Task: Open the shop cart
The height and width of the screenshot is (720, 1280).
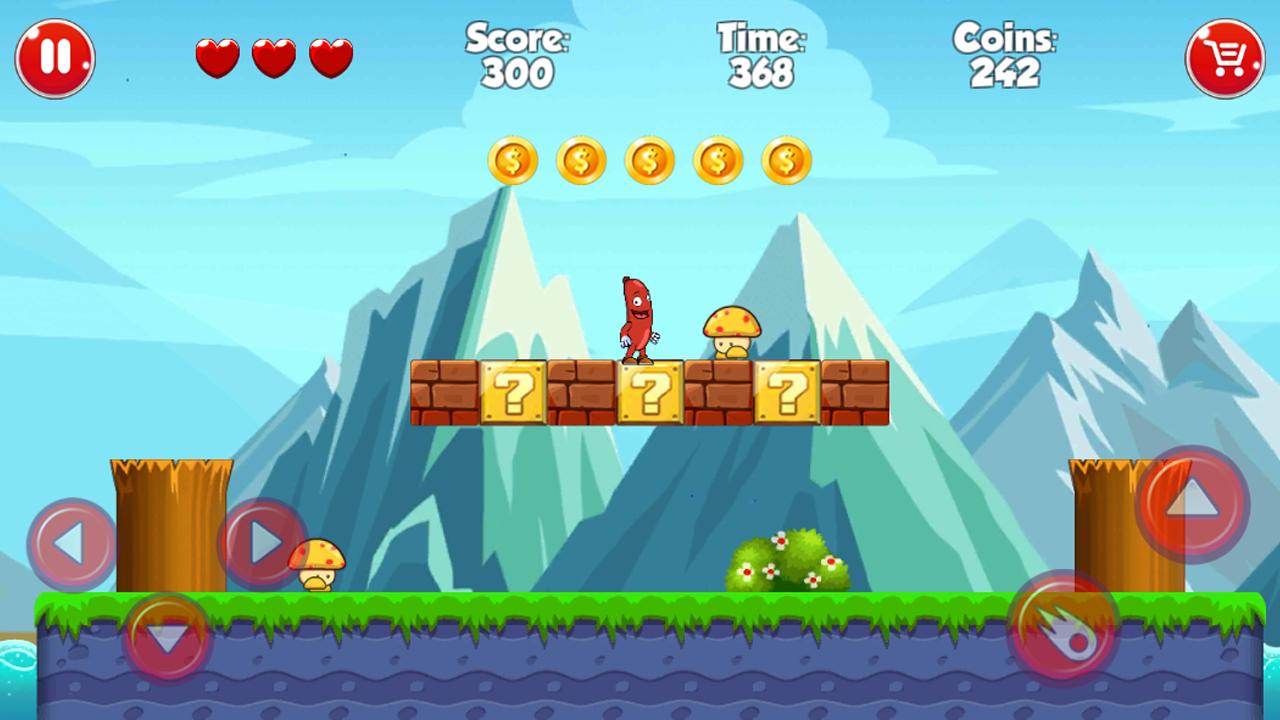Action: (1224, 57)
